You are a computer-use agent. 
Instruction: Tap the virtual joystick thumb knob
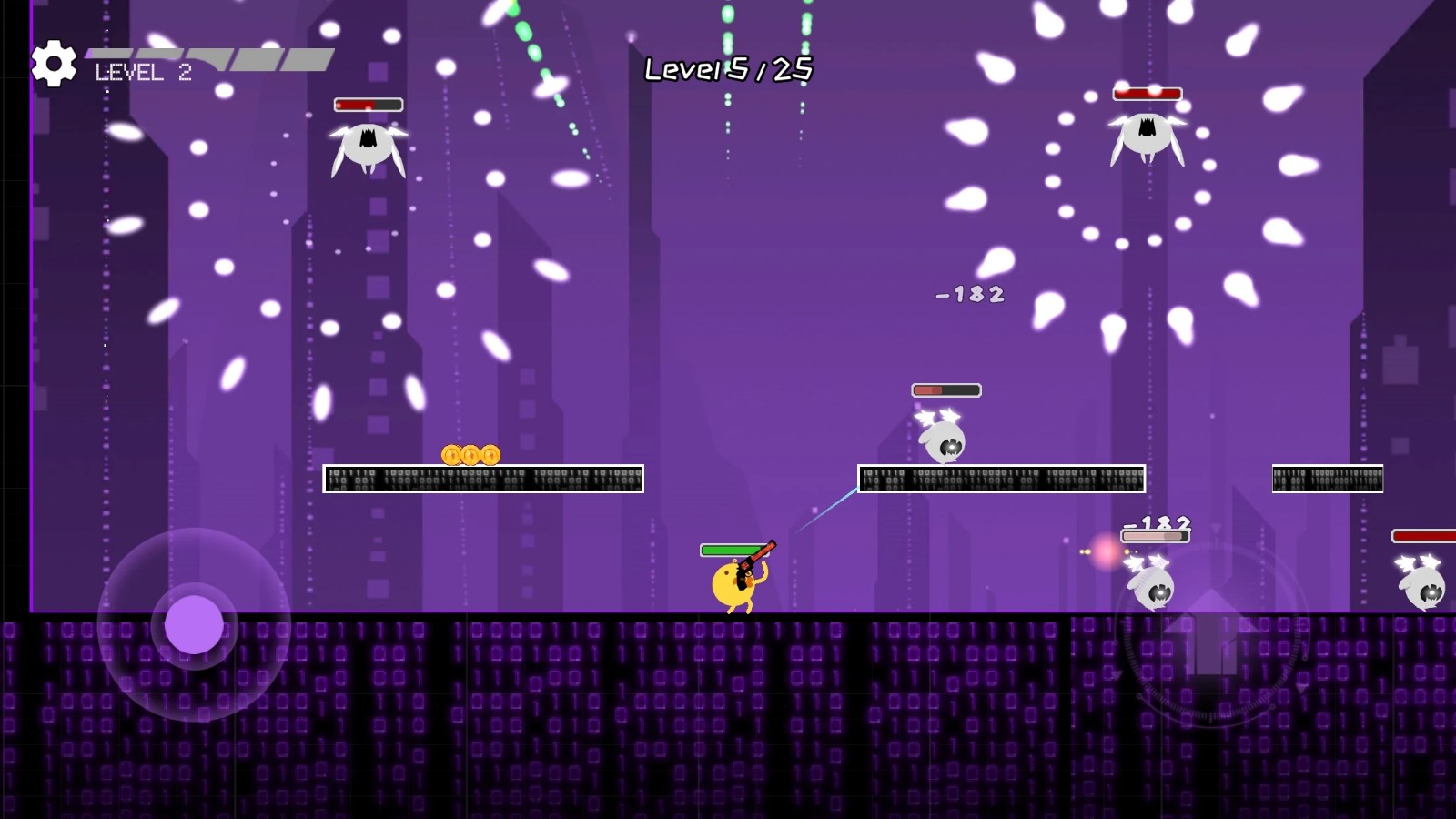[x=194, y=625]
